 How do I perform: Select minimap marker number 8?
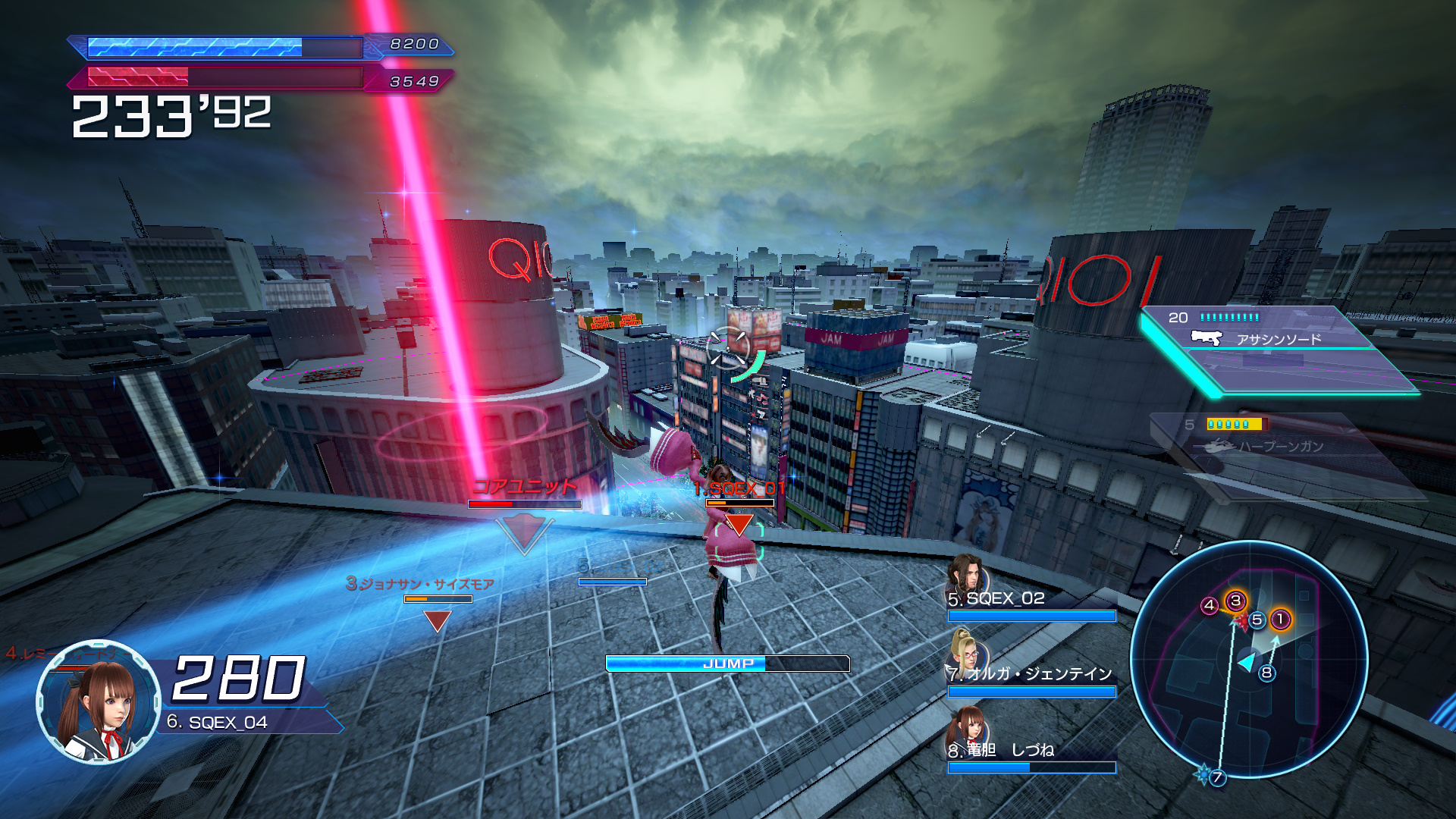pyautogui.click(x=1266, y=673)
